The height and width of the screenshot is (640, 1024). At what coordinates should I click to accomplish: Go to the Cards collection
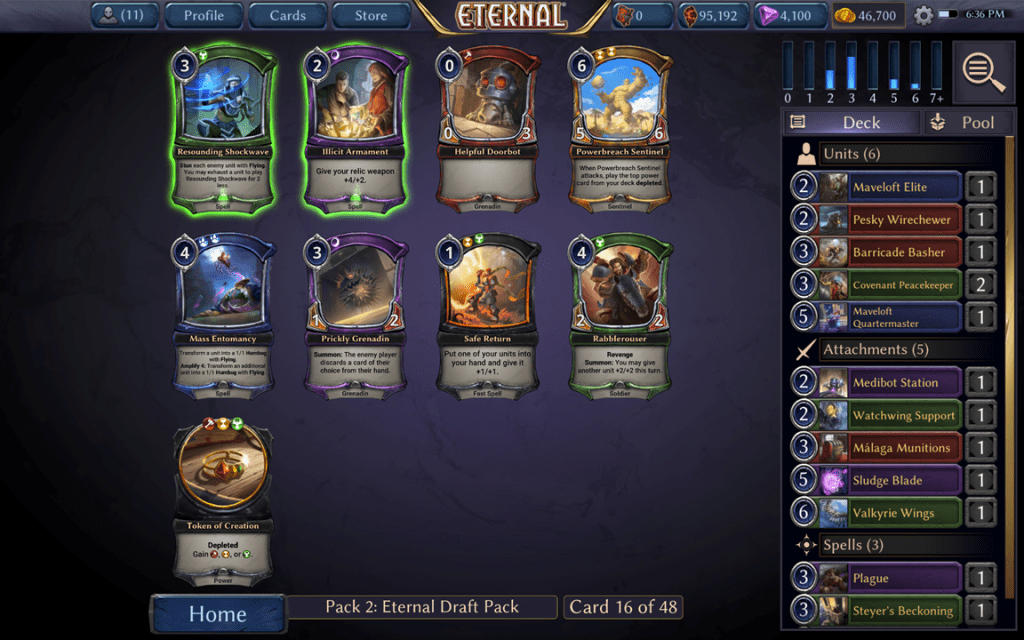(287, 15)
